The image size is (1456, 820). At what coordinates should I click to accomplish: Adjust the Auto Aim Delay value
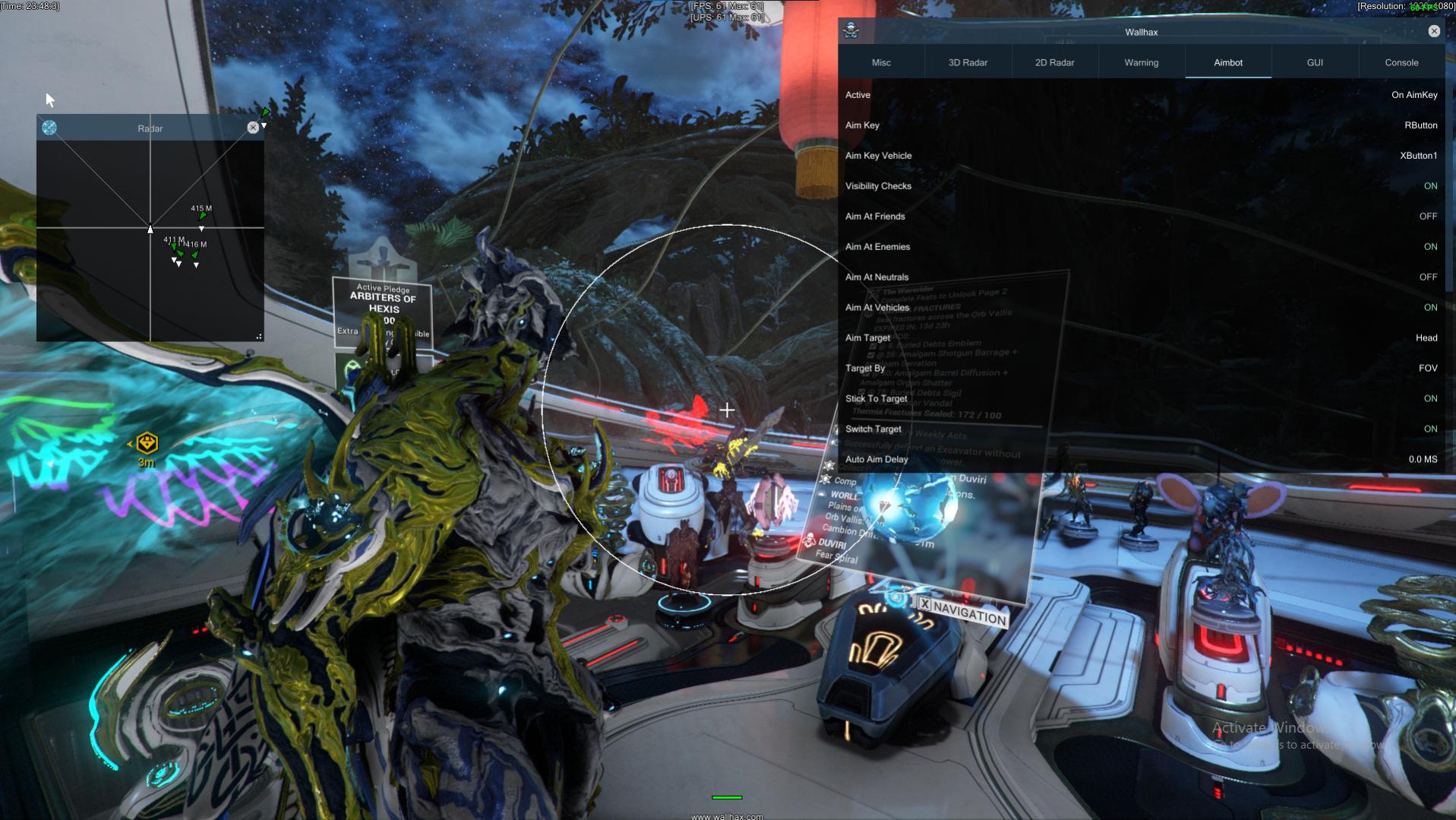point(1423,460)
